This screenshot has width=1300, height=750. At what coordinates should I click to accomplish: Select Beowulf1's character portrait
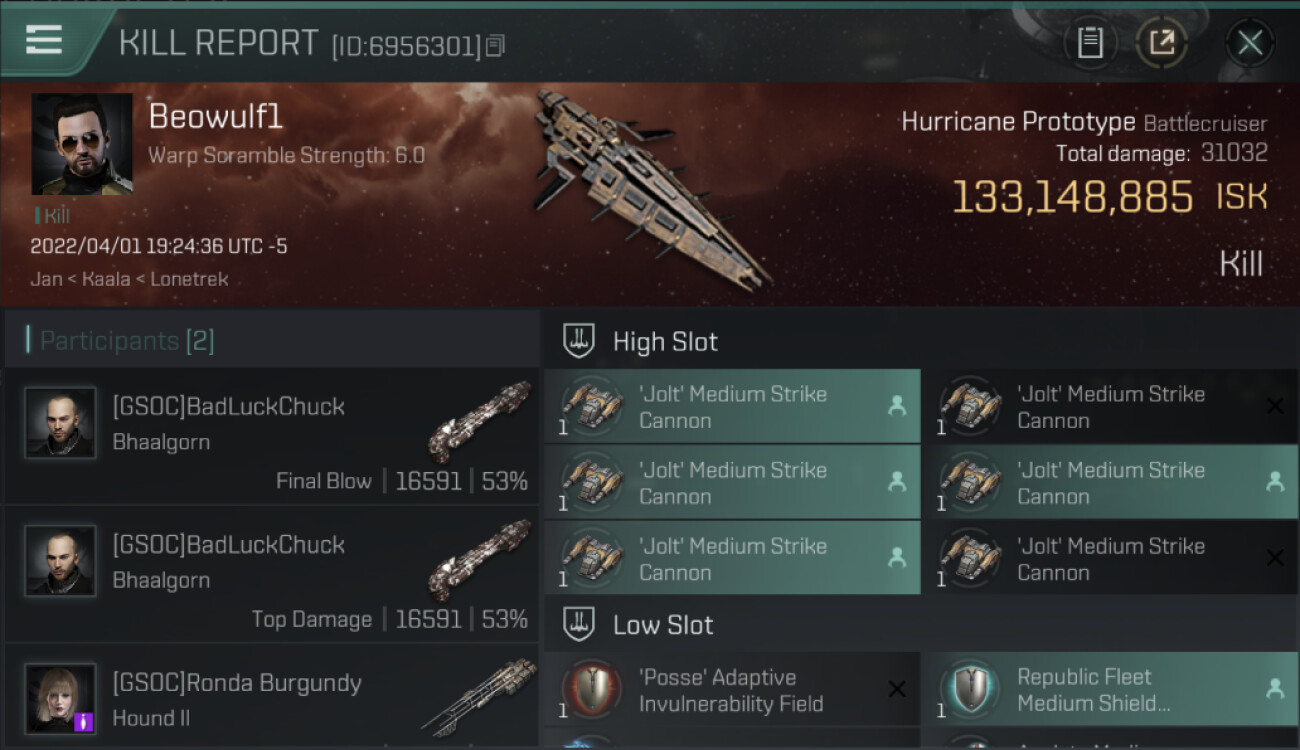pos(82,144)
